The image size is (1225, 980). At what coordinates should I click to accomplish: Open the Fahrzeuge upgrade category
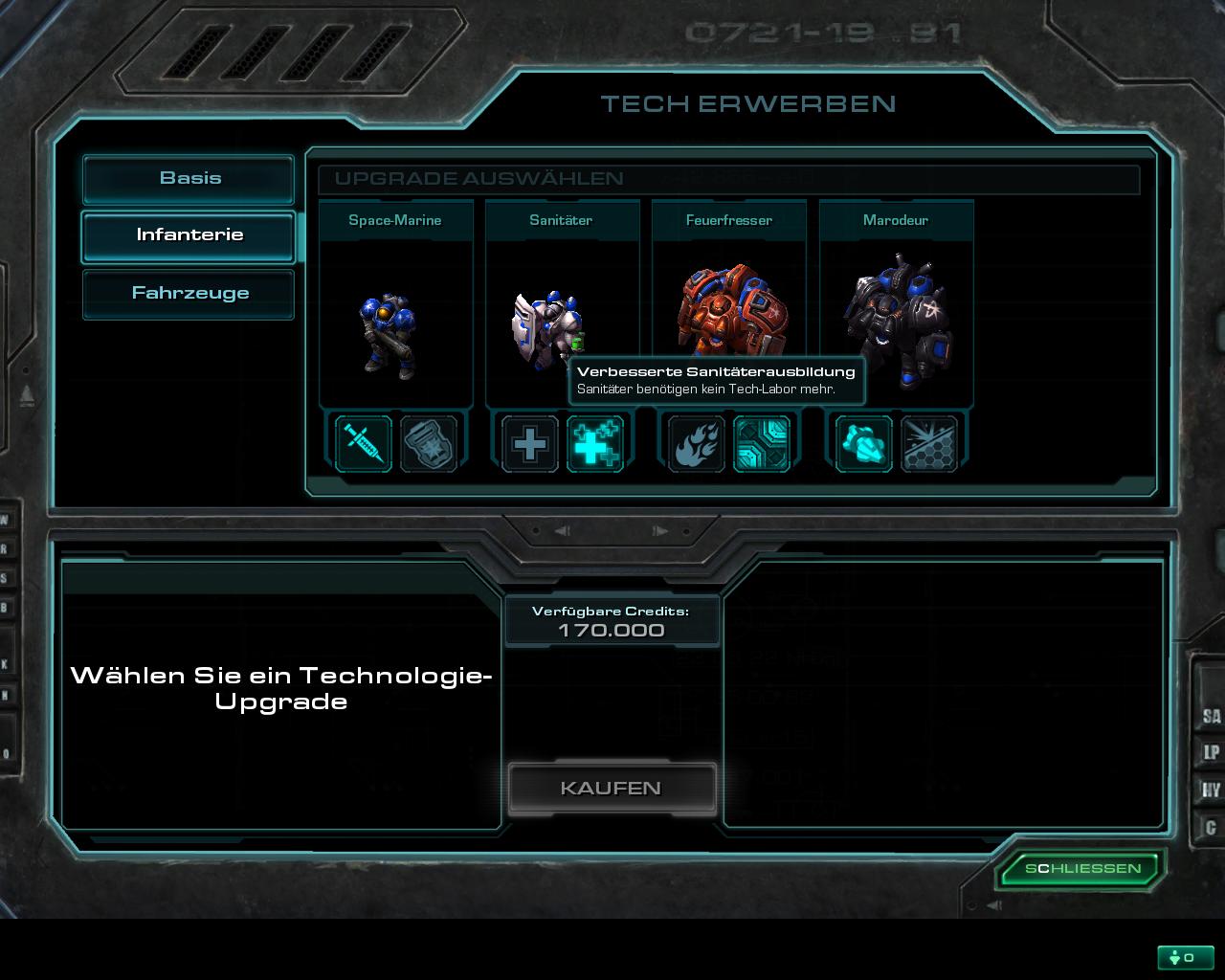(189, 294)
